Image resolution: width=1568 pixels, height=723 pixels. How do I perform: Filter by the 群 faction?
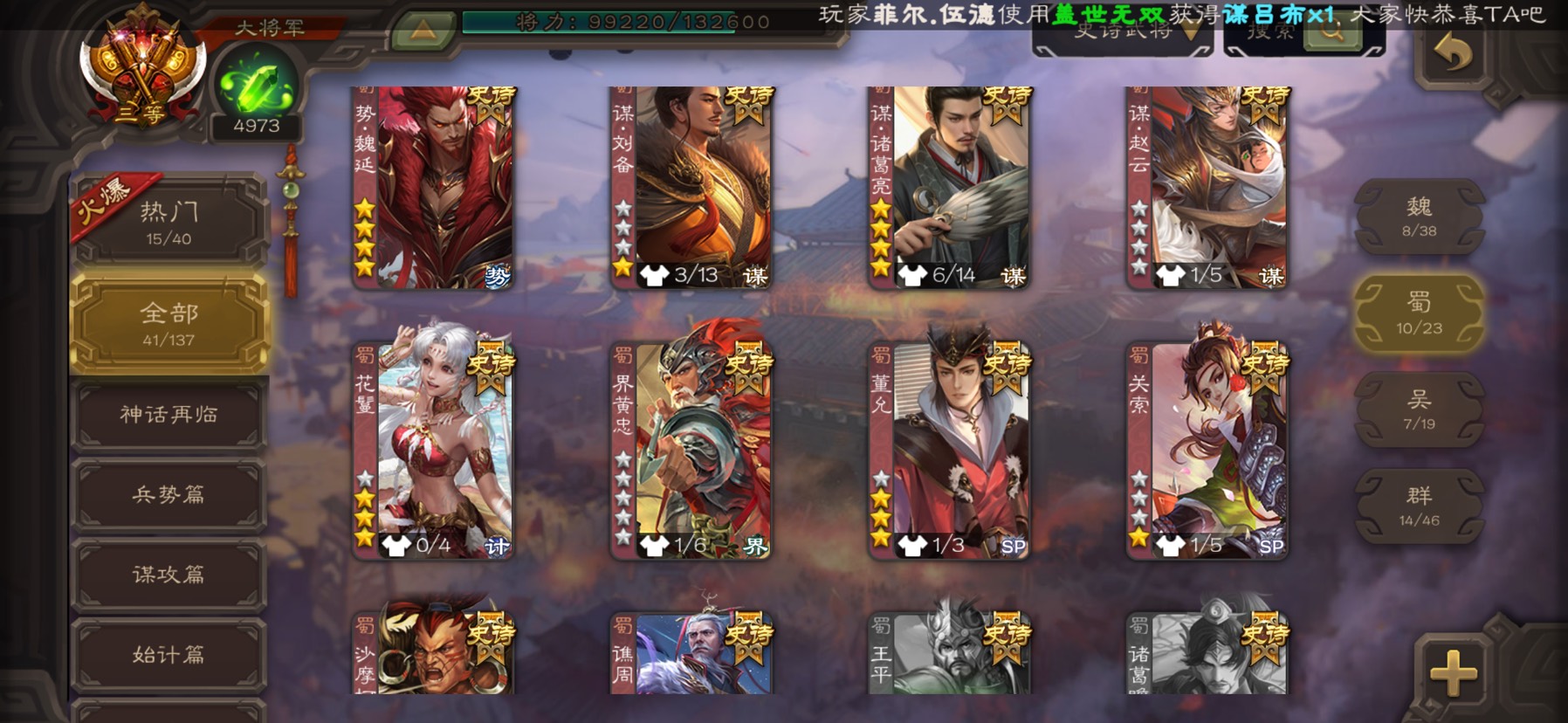click(x=1419, y=506)
